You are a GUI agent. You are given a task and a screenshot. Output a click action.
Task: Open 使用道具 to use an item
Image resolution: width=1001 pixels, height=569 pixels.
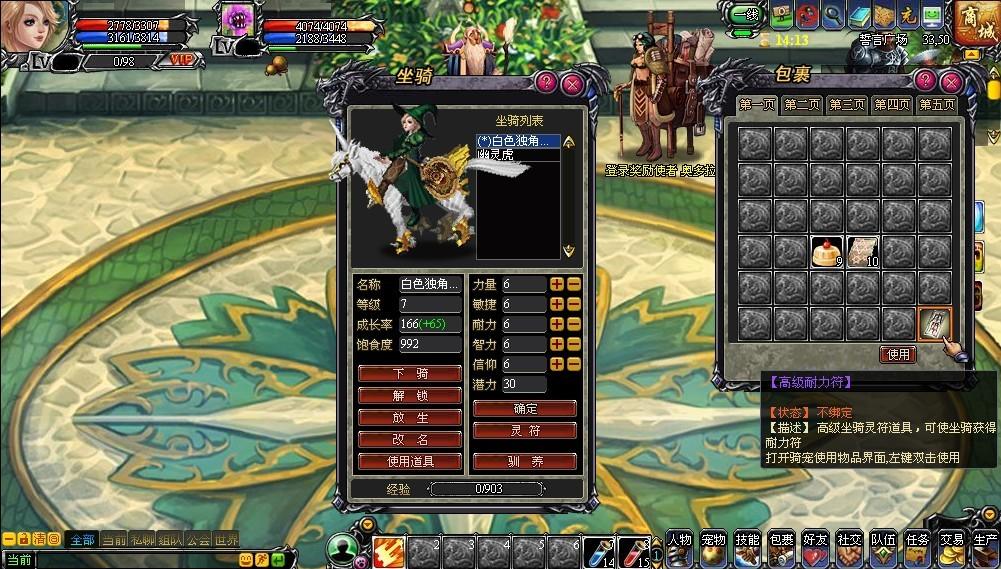click(x=410, y=461)
